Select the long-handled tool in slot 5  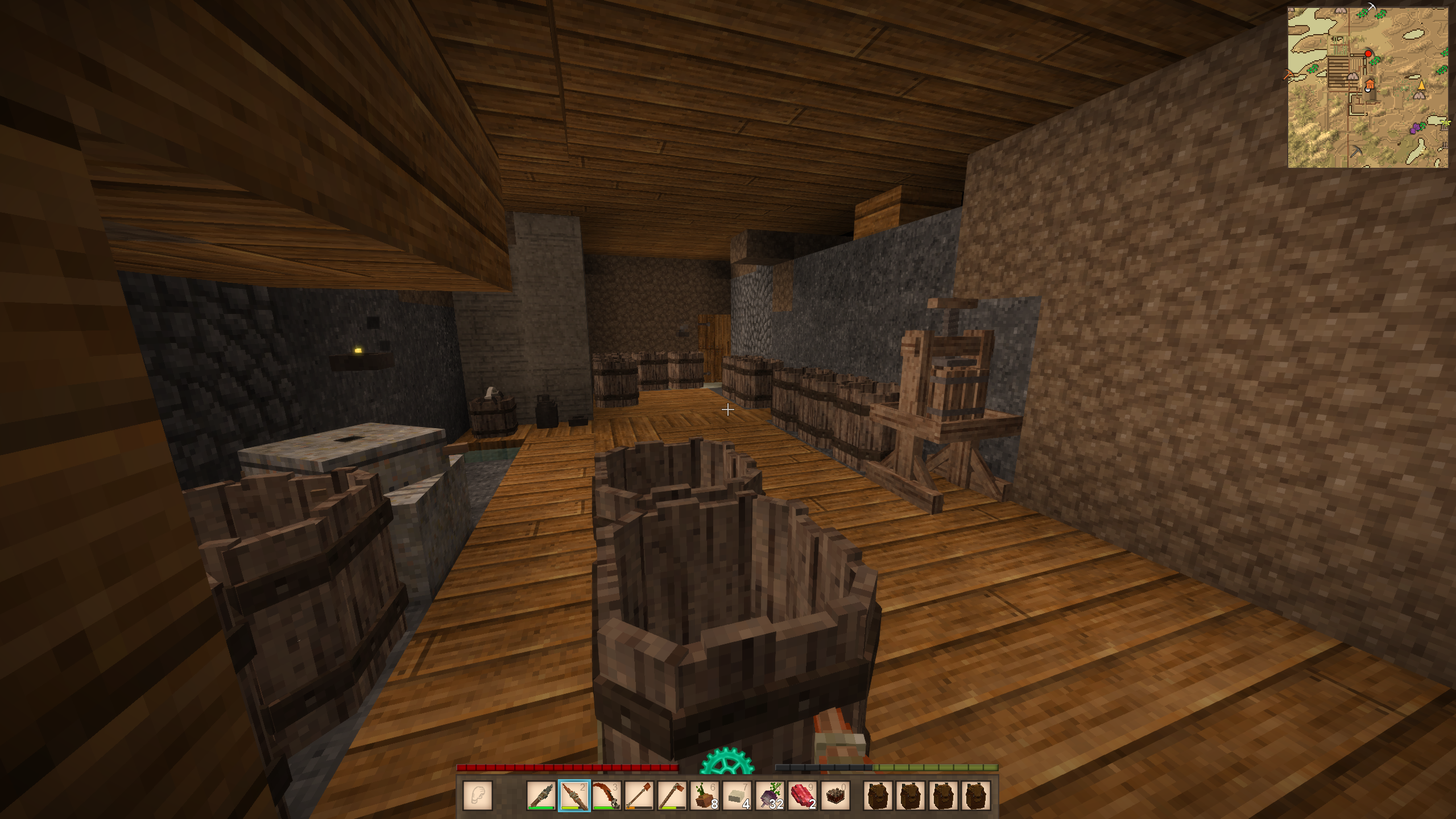[672, 795]
